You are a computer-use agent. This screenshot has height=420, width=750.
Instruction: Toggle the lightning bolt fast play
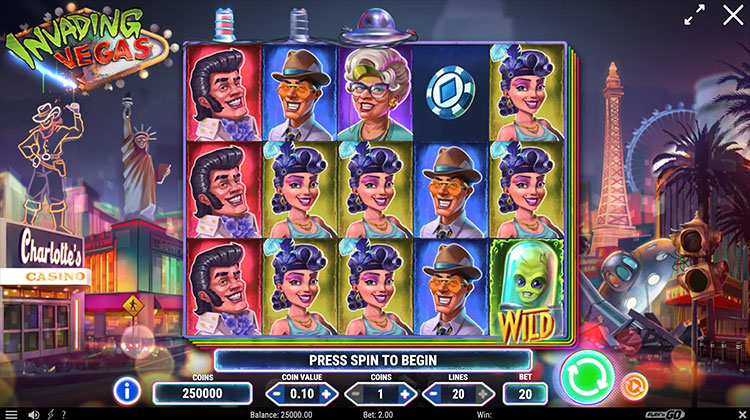(x=51, y=413)
